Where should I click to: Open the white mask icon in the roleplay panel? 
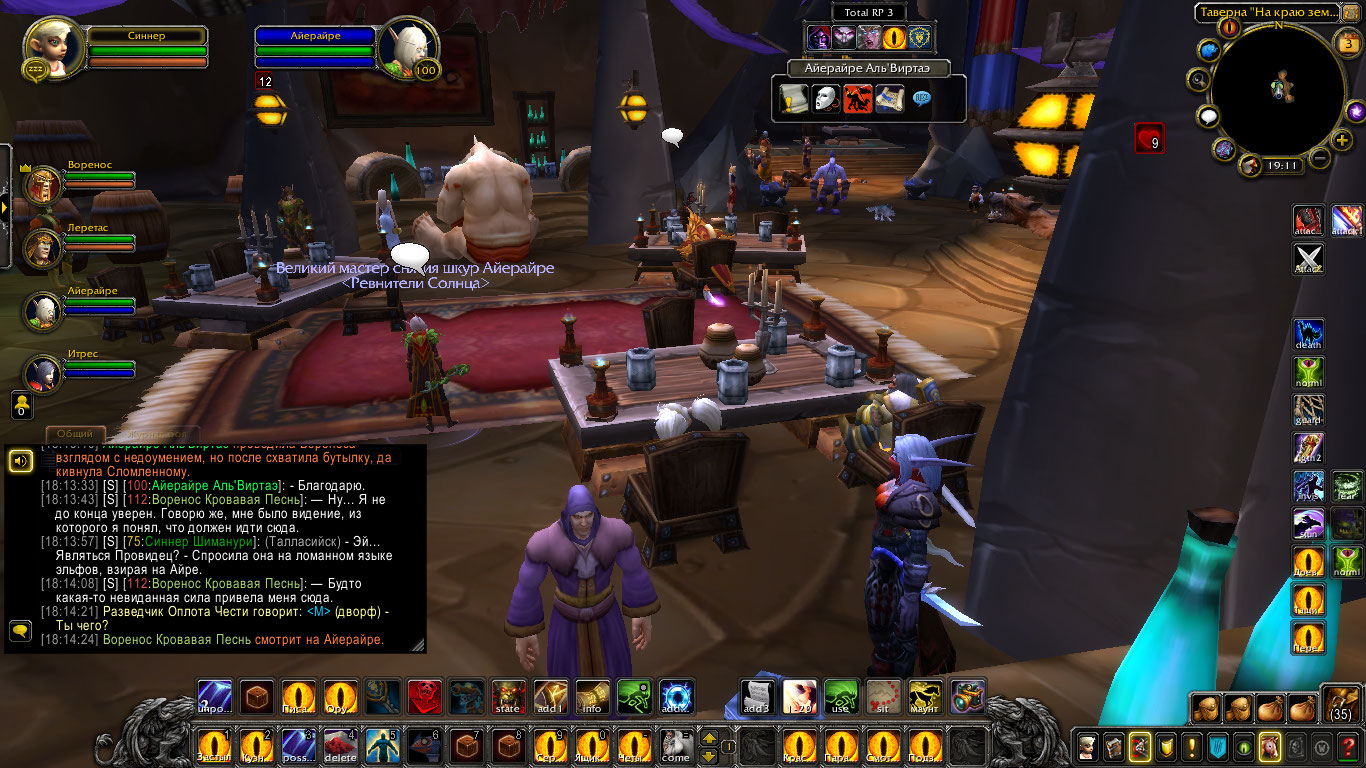coord(826,99)
